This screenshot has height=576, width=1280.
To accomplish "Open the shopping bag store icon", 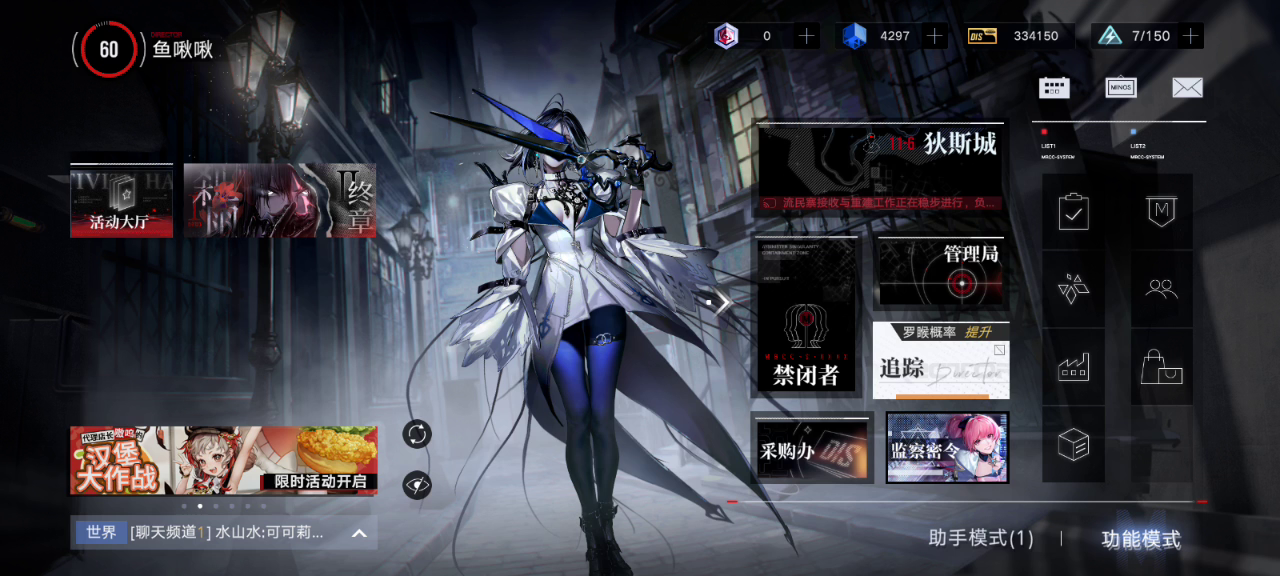I will pyautogui.click(x=1161, y=367).
